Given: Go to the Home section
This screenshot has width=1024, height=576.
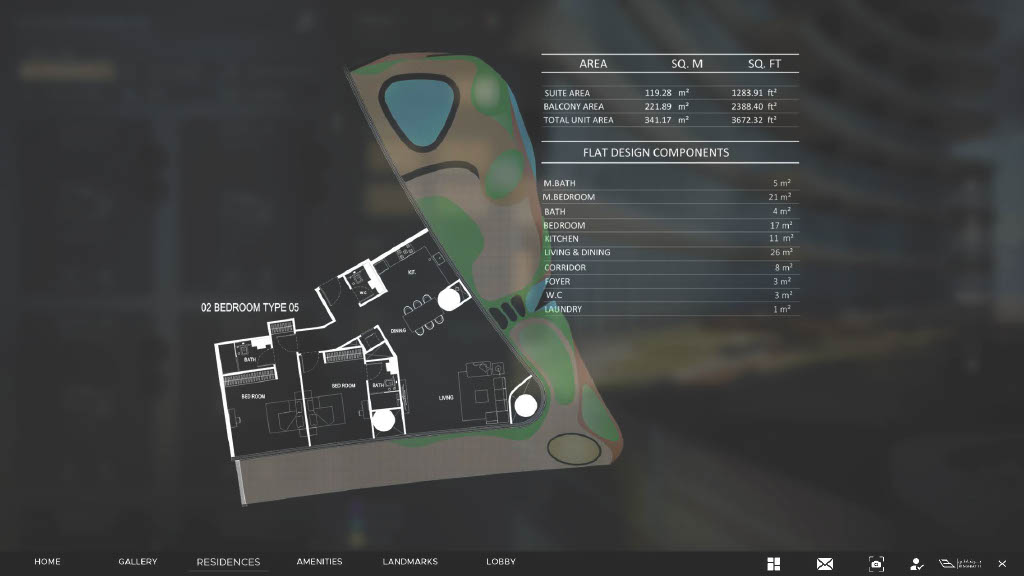Looking at the screenshot, I should [x=47, y=562].
